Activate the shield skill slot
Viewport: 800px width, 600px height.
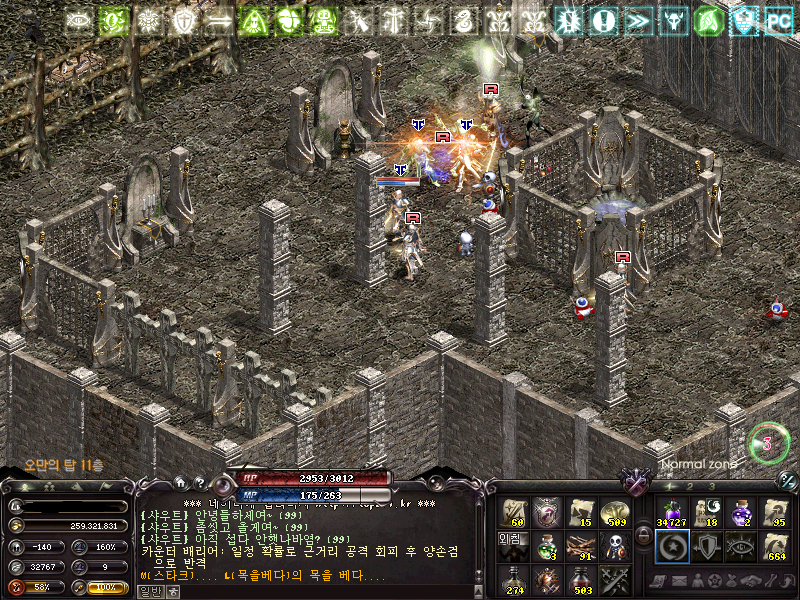[705, 545]
